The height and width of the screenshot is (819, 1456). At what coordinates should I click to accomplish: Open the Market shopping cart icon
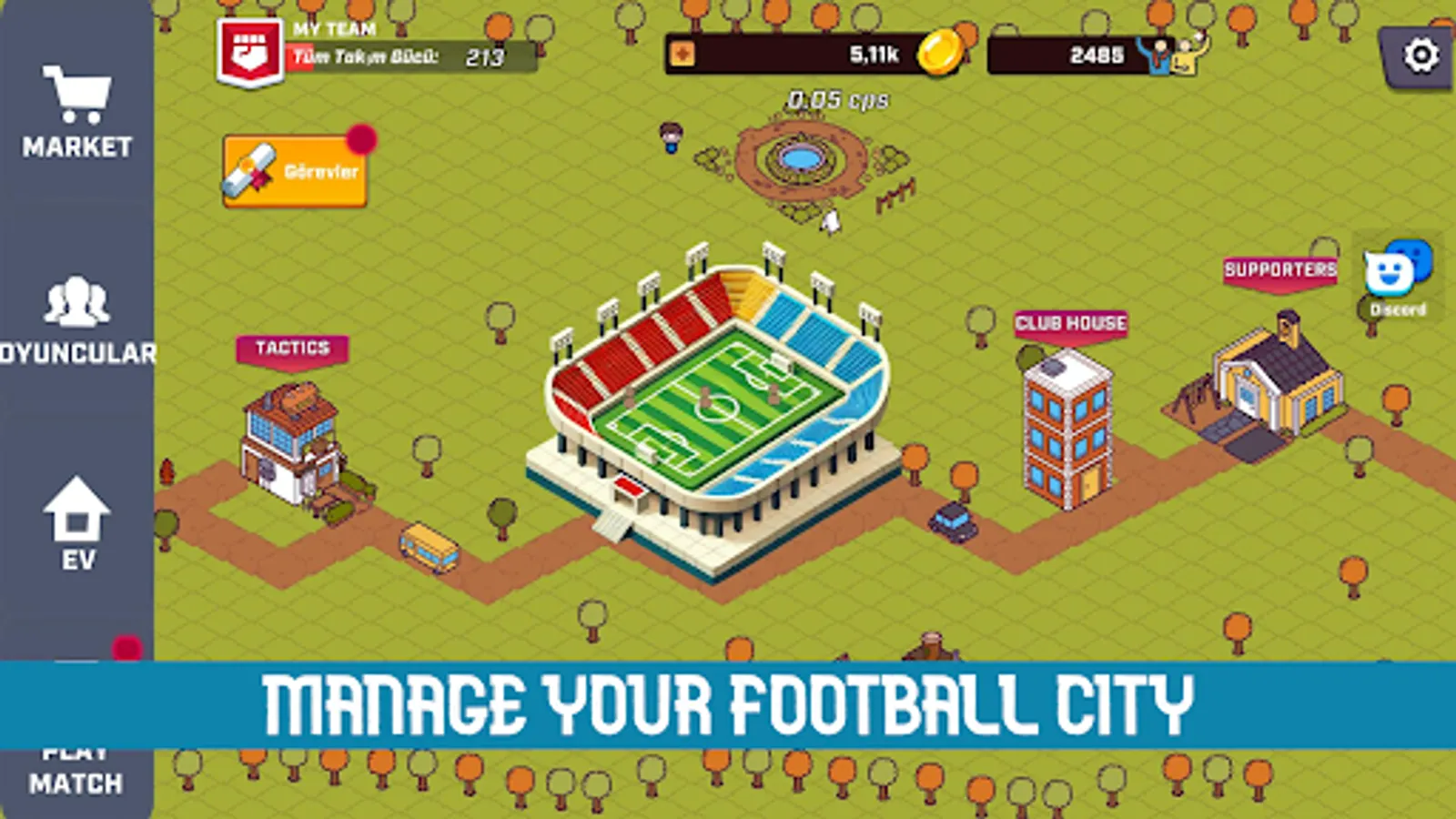[x=77, y=96]
